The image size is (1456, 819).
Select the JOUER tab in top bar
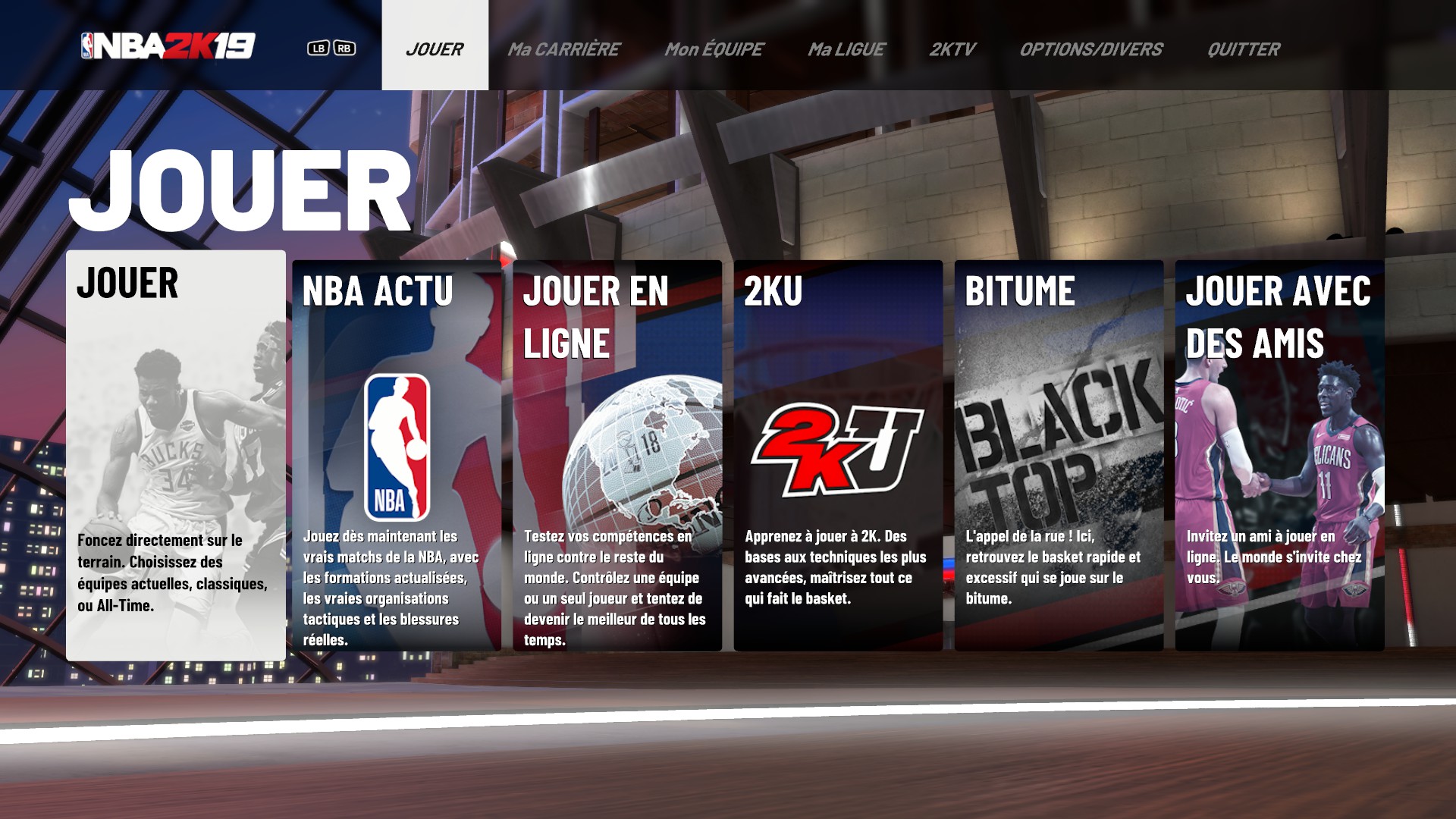(435, 49)
